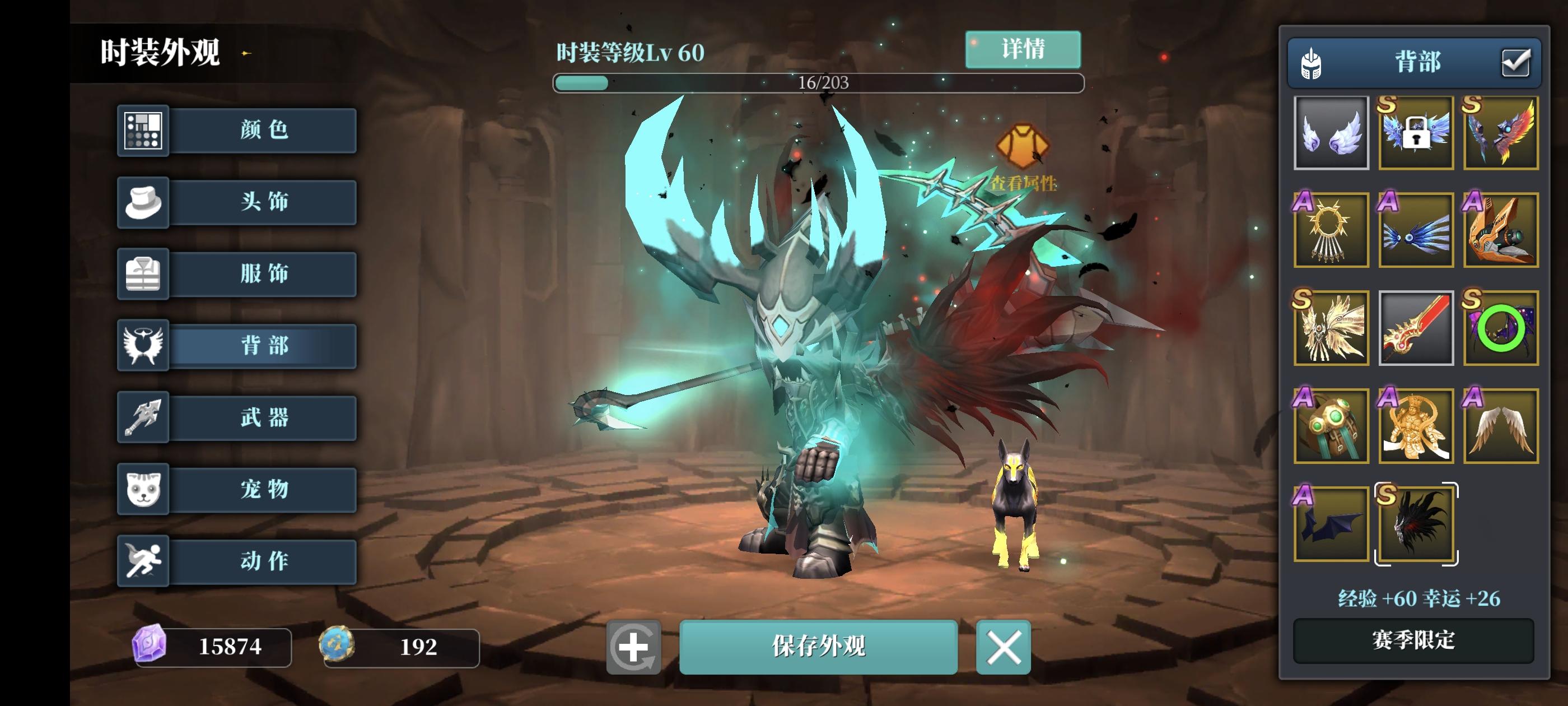Select the 动作 action category icon
Viewport: 1568px width, 706px height.
pos(144,562)
